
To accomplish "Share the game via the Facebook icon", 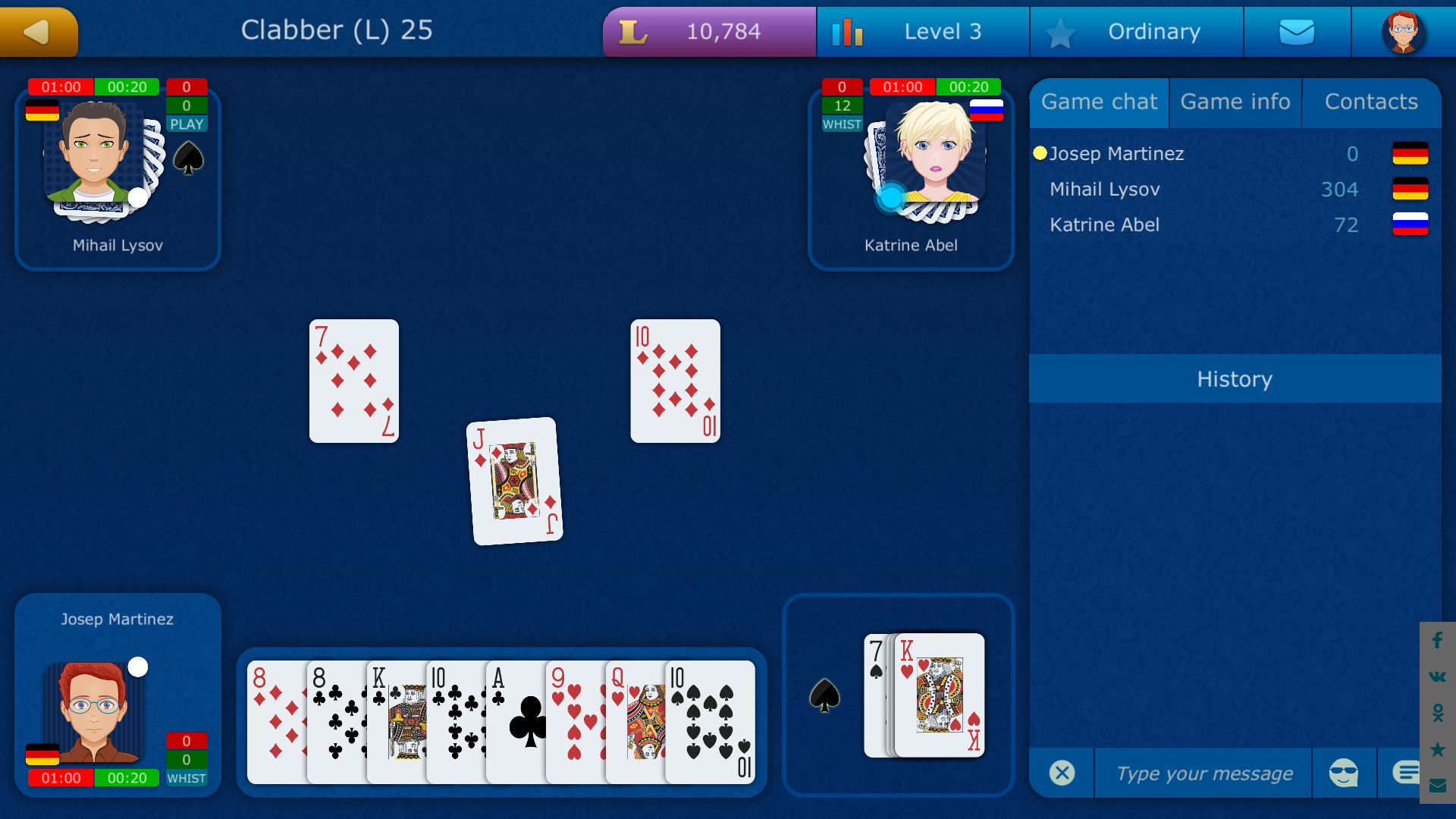I will 1437,641.
